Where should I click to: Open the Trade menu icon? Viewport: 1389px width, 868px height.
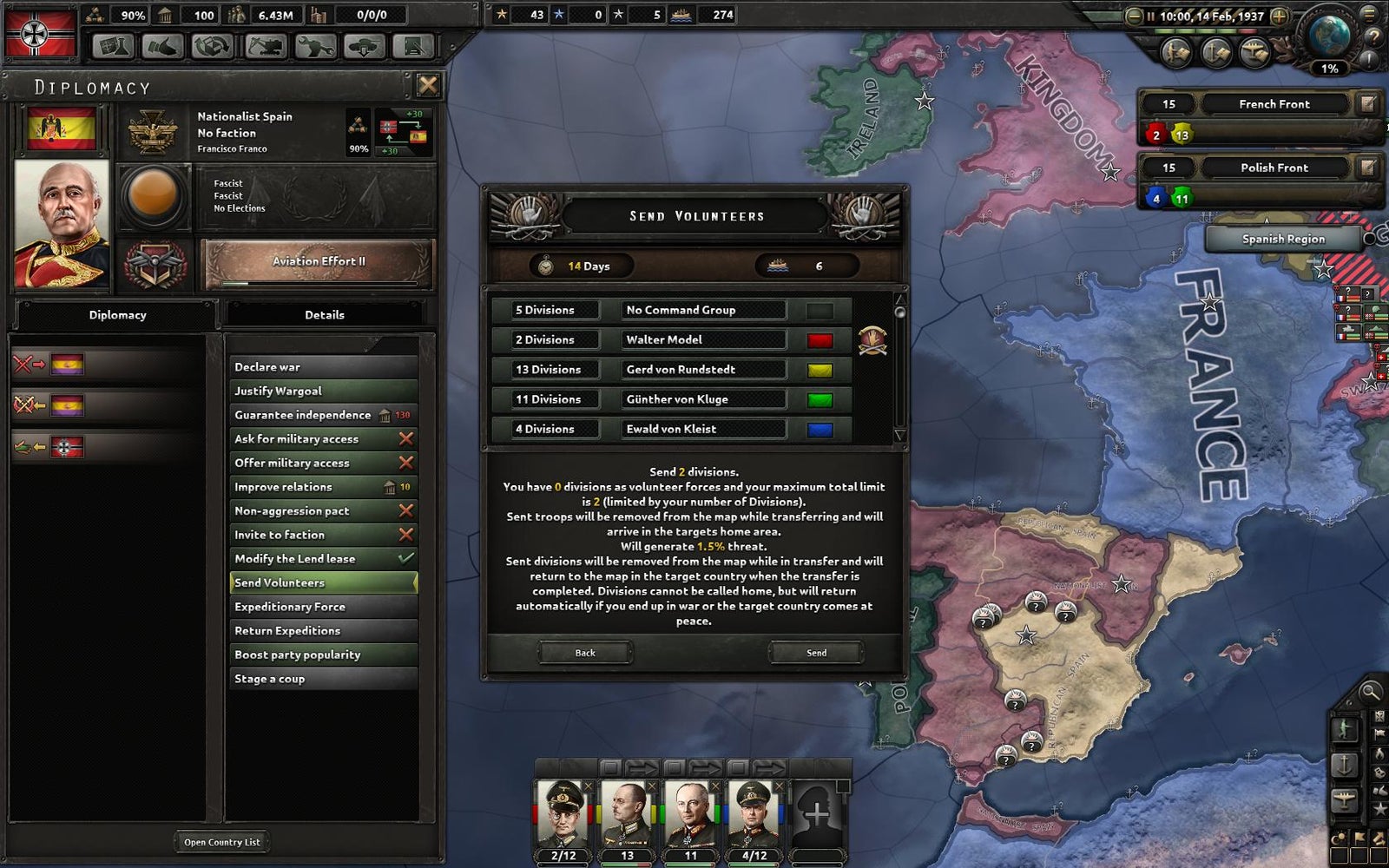211,43
